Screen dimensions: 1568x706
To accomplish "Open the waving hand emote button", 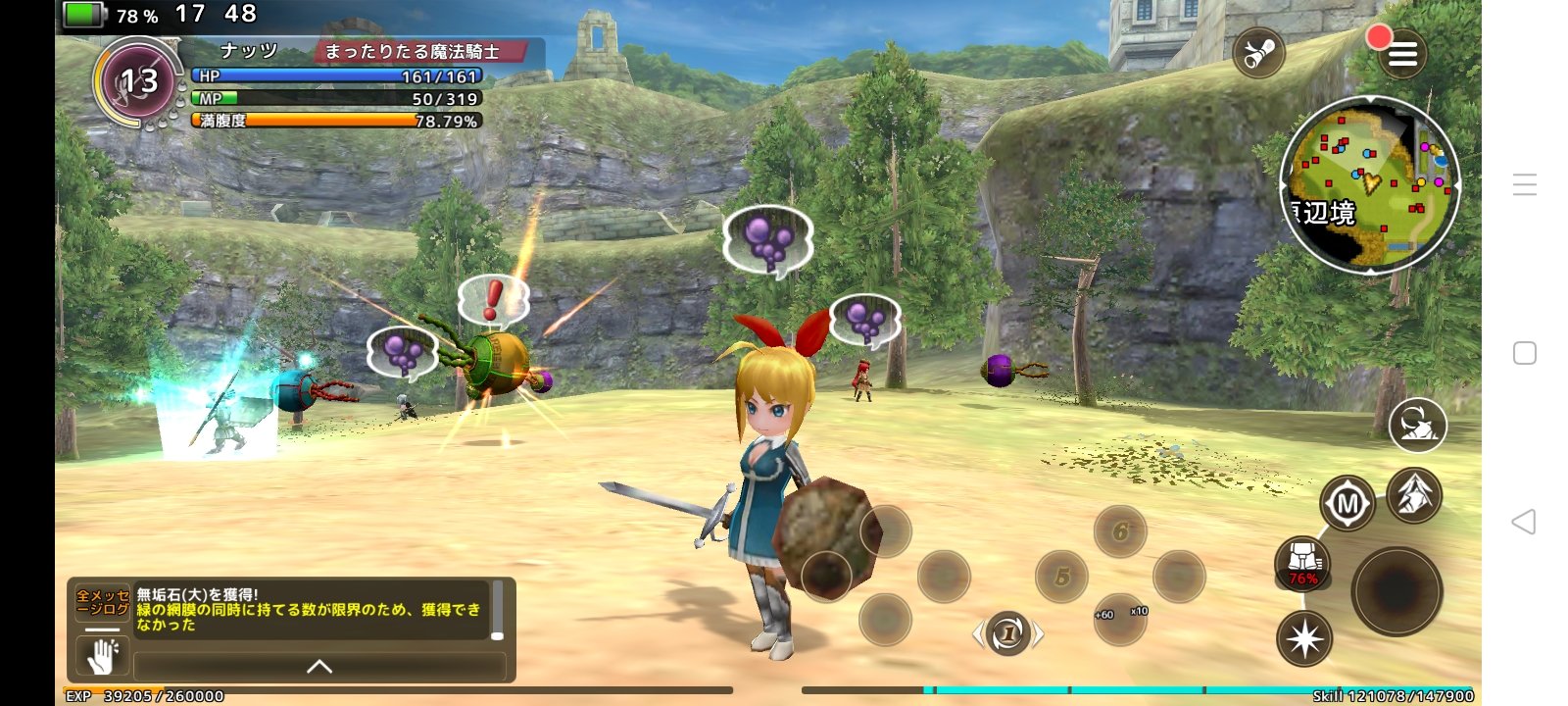I will click(x=103, y=656).
